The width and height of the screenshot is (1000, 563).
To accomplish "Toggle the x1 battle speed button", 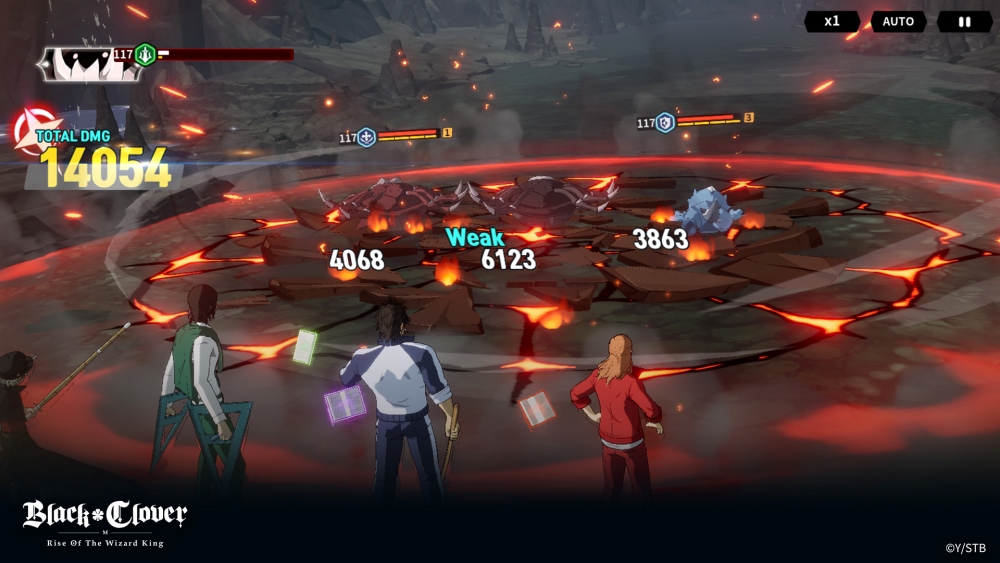I will [x=832, y=21].
